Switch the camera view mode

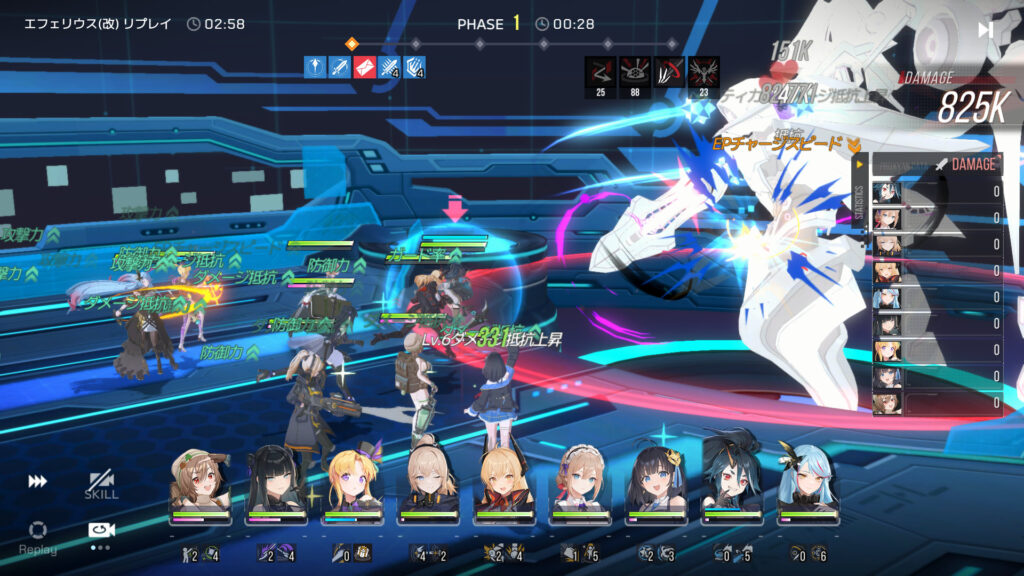101,531
